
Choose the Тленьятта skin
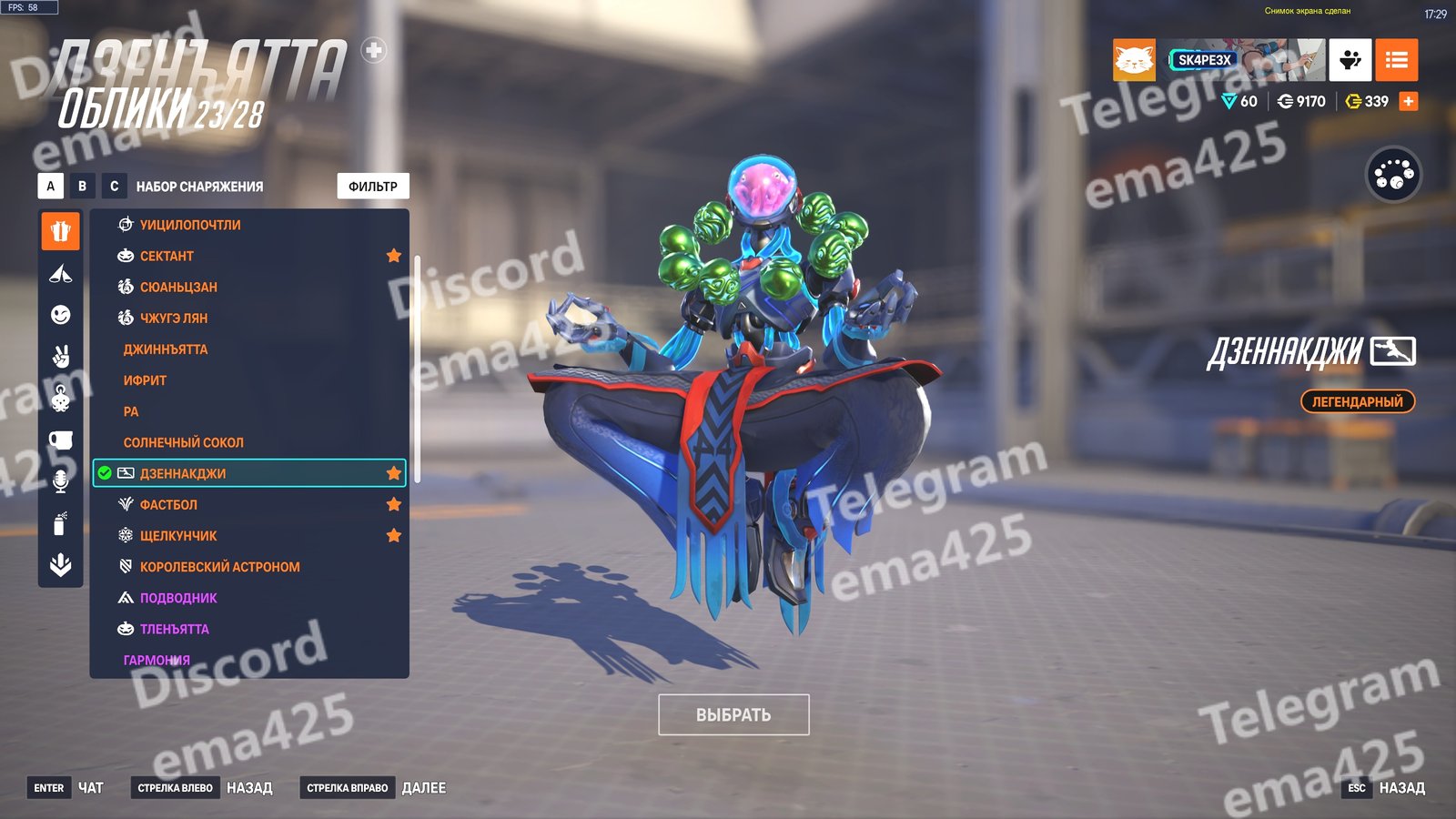coord(174,629)
